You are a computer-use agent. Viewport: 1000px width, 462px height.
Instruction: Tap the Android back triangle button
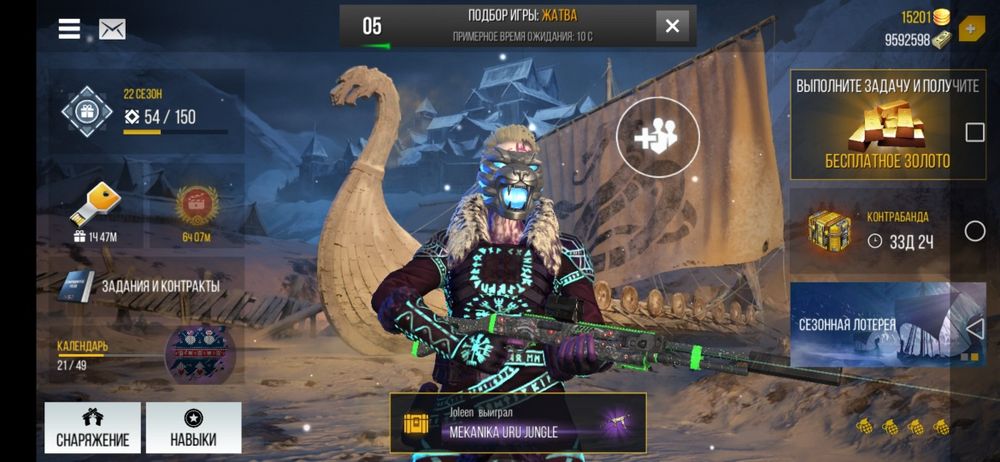[x=976, y=329]
